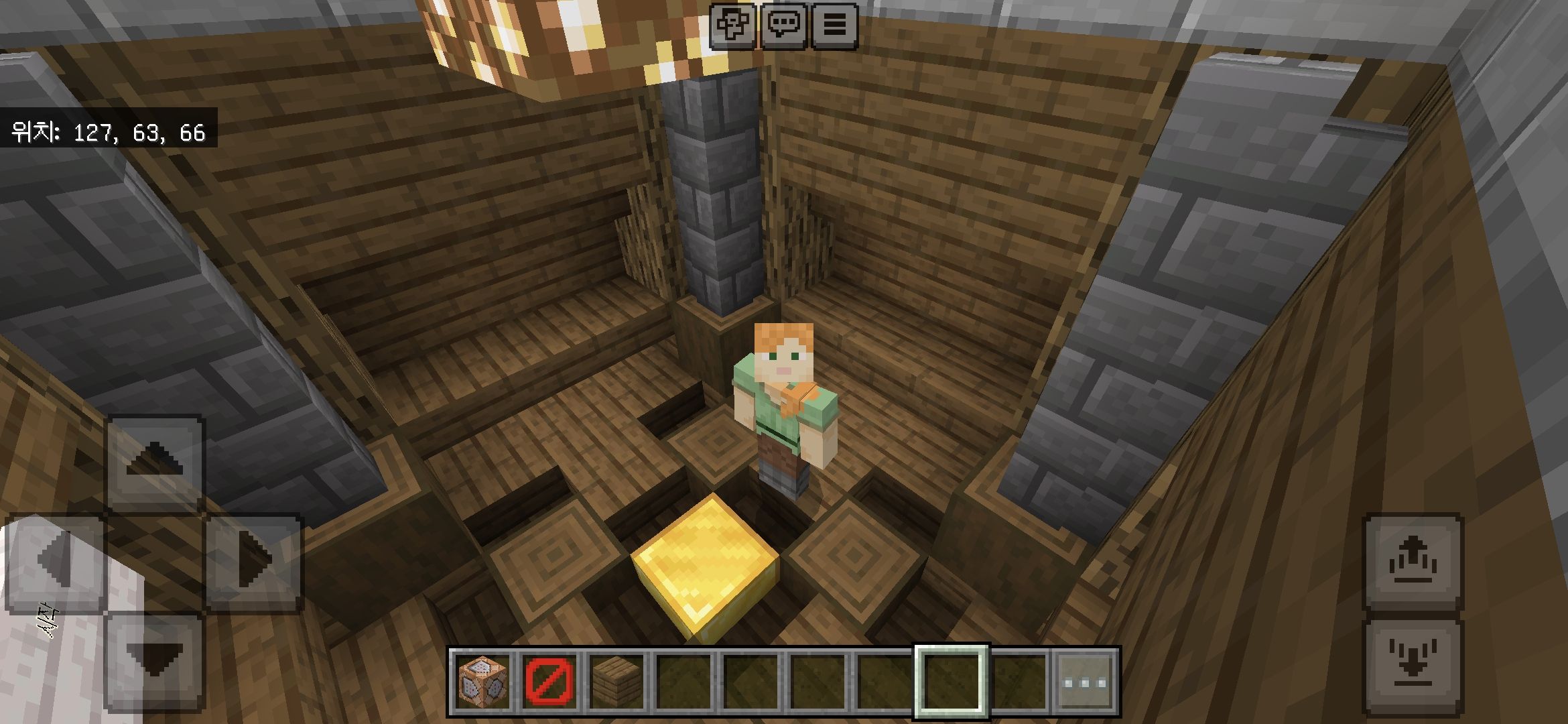The height and width of the screenshot is (724, 1568).
Task: Select the red barrier block slot
Action: [x=549, y=682]
